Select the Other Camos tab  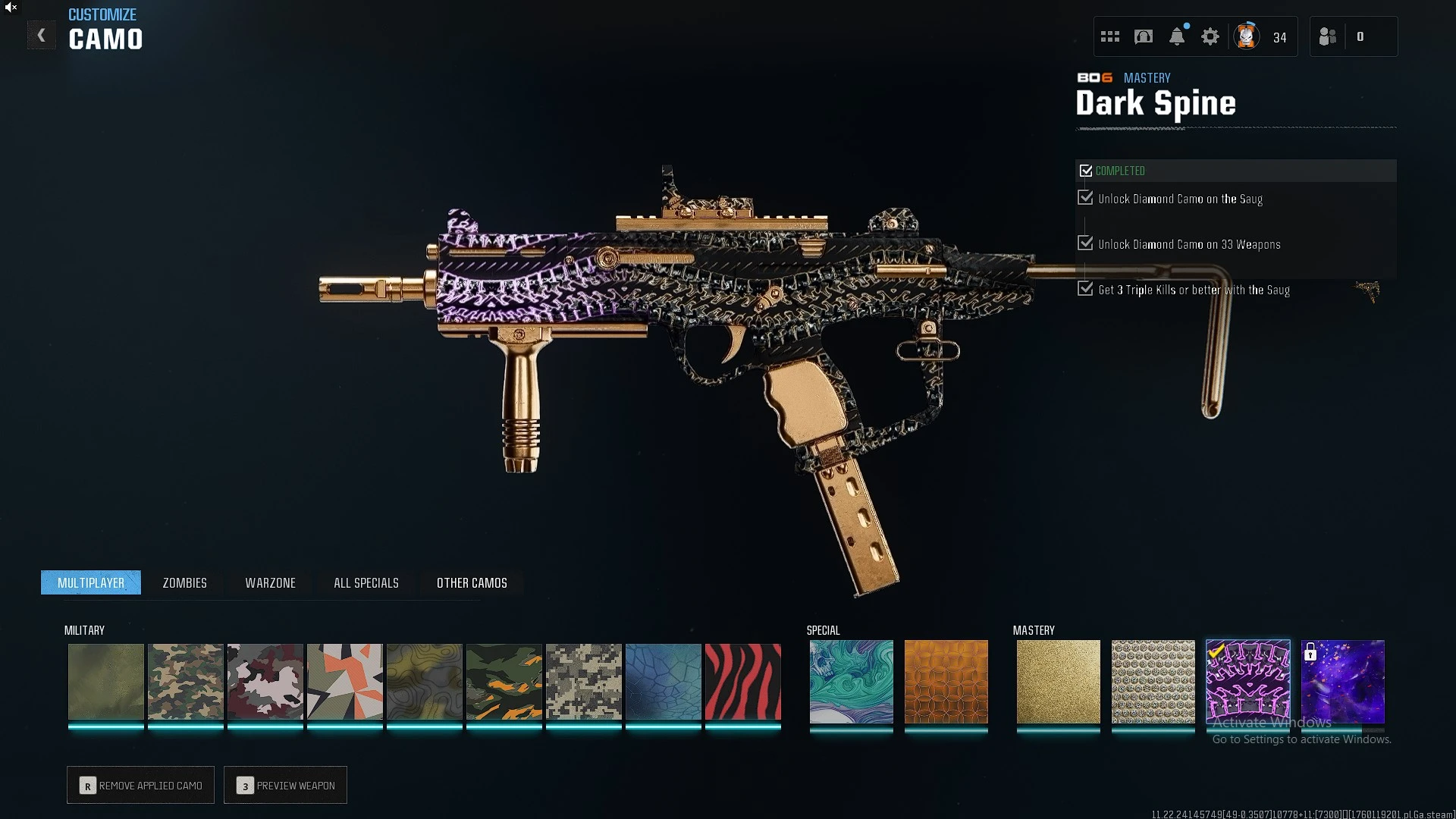472,582
